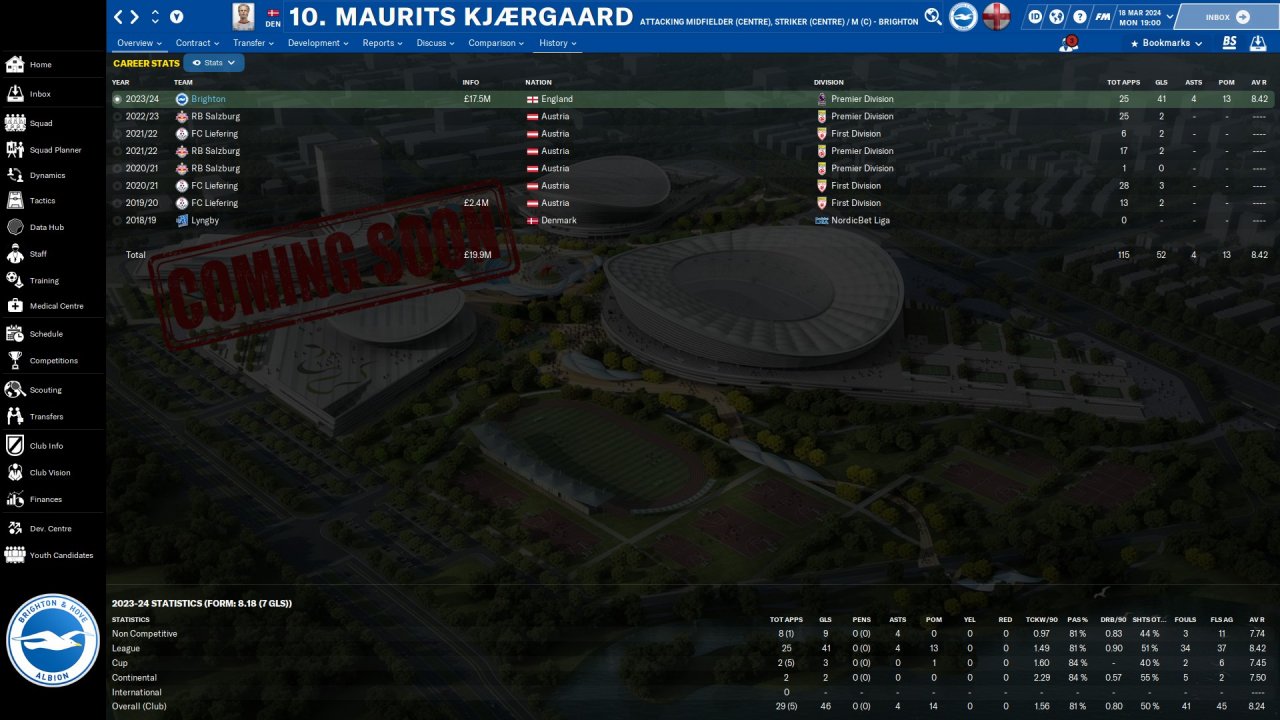The height and width of the screenshot is (720, 1280).
Task: Open the Bookmarks dropdown
Action: pyautogui.click(x=1165, y=44)
